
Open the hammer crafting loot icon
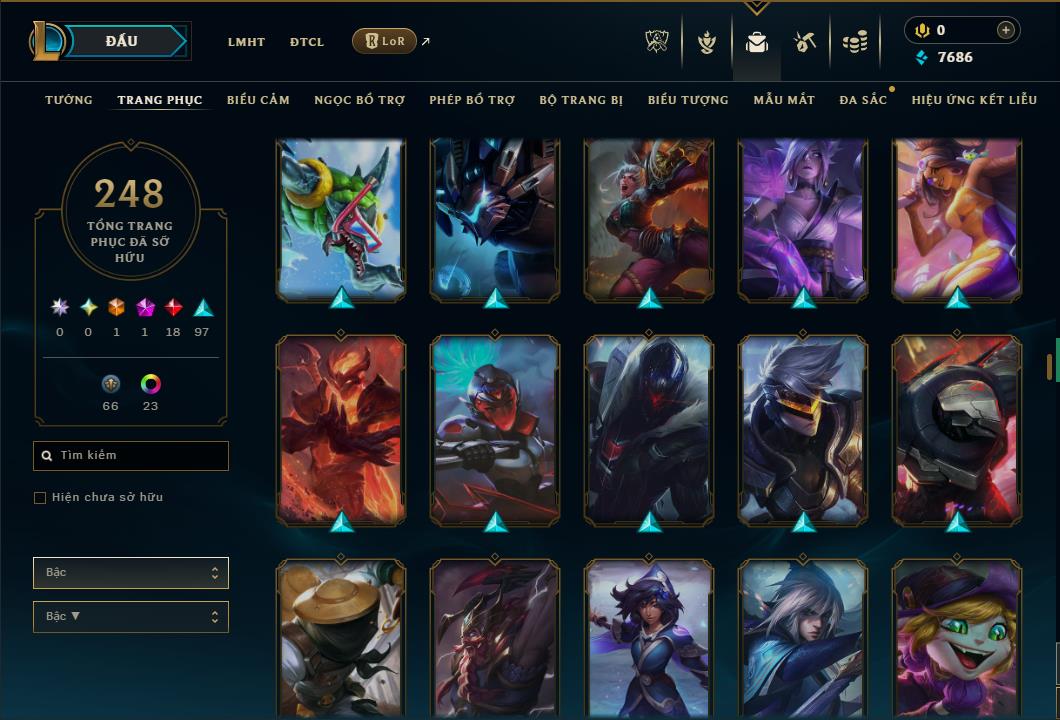pos(805,42)
